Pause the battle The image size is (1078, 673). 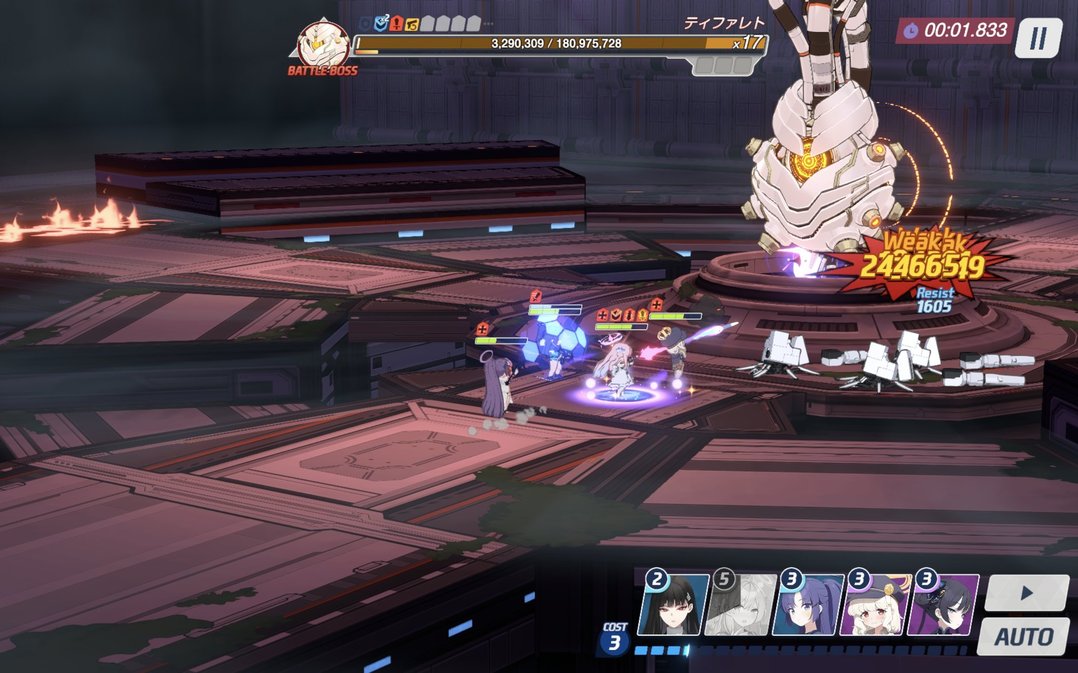click(1038, 38)
